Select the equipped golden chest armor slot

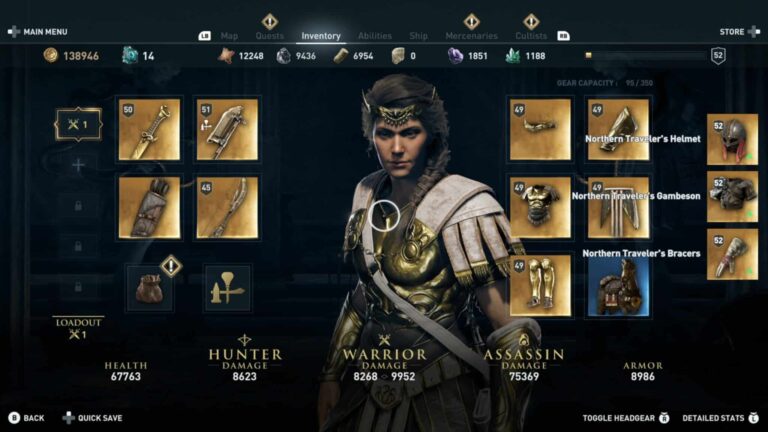pyautogui.click(x=540, y=207)
